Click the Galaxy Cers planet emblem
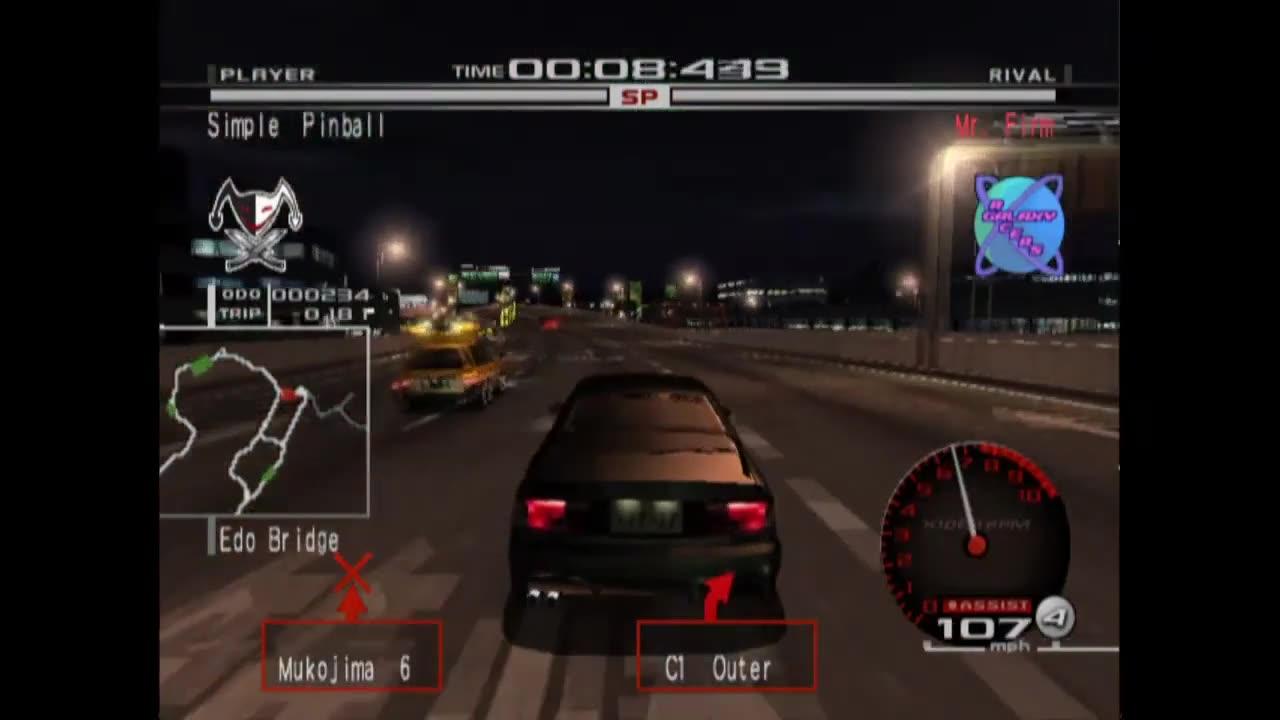 (1020, 222)
